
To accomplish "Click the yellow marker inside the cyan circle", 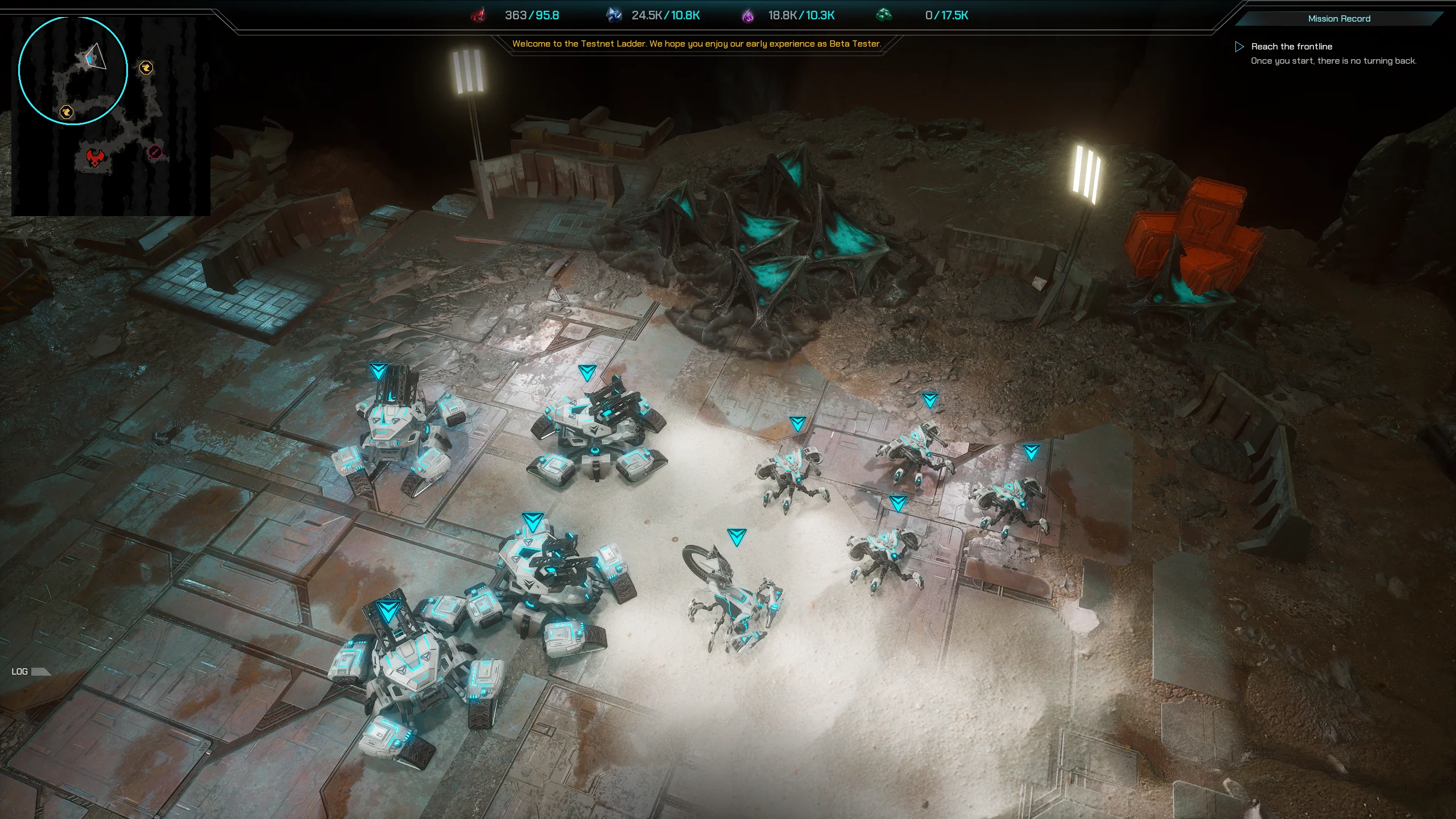I will (x=67, y=112).
